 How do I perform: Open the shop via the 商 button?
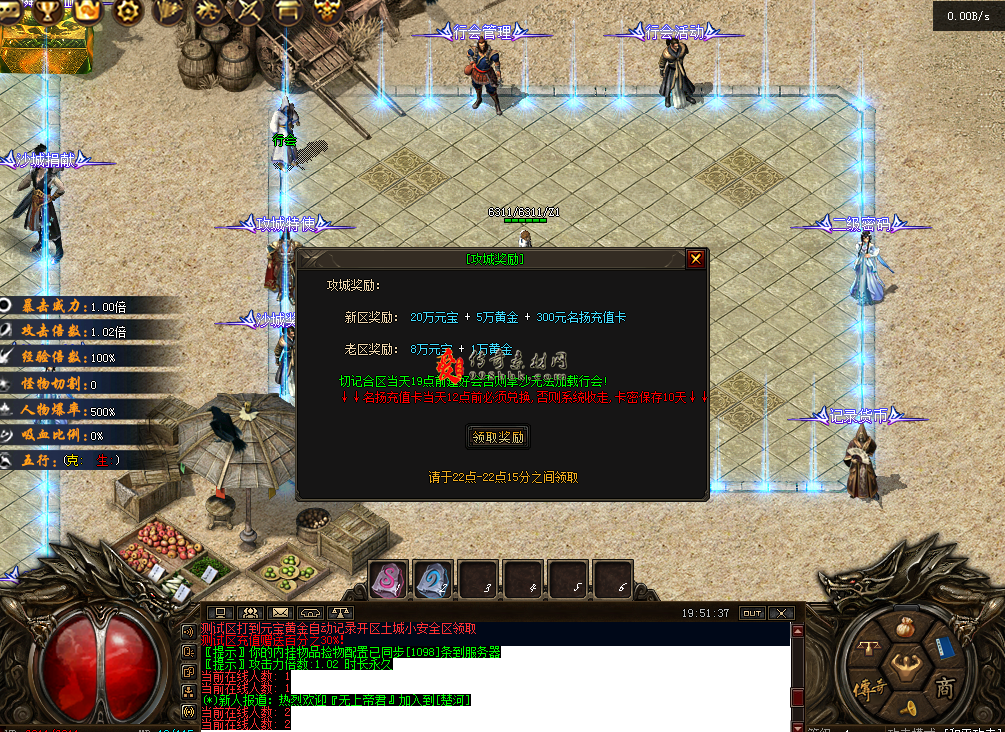tap(944, 687)
